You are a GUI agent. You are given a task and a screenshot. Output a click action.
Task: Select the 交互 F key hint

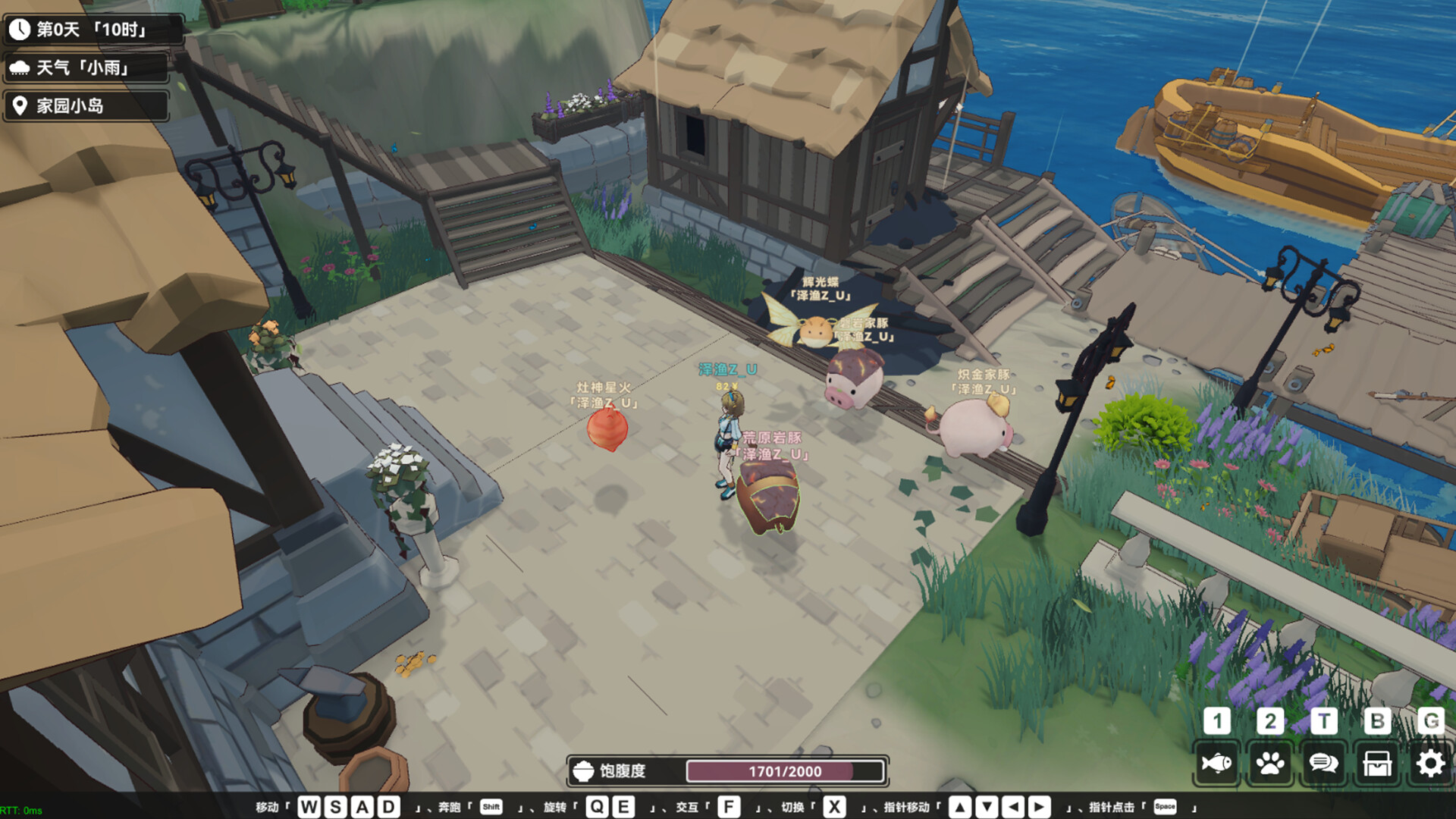[x=730, y=808]
